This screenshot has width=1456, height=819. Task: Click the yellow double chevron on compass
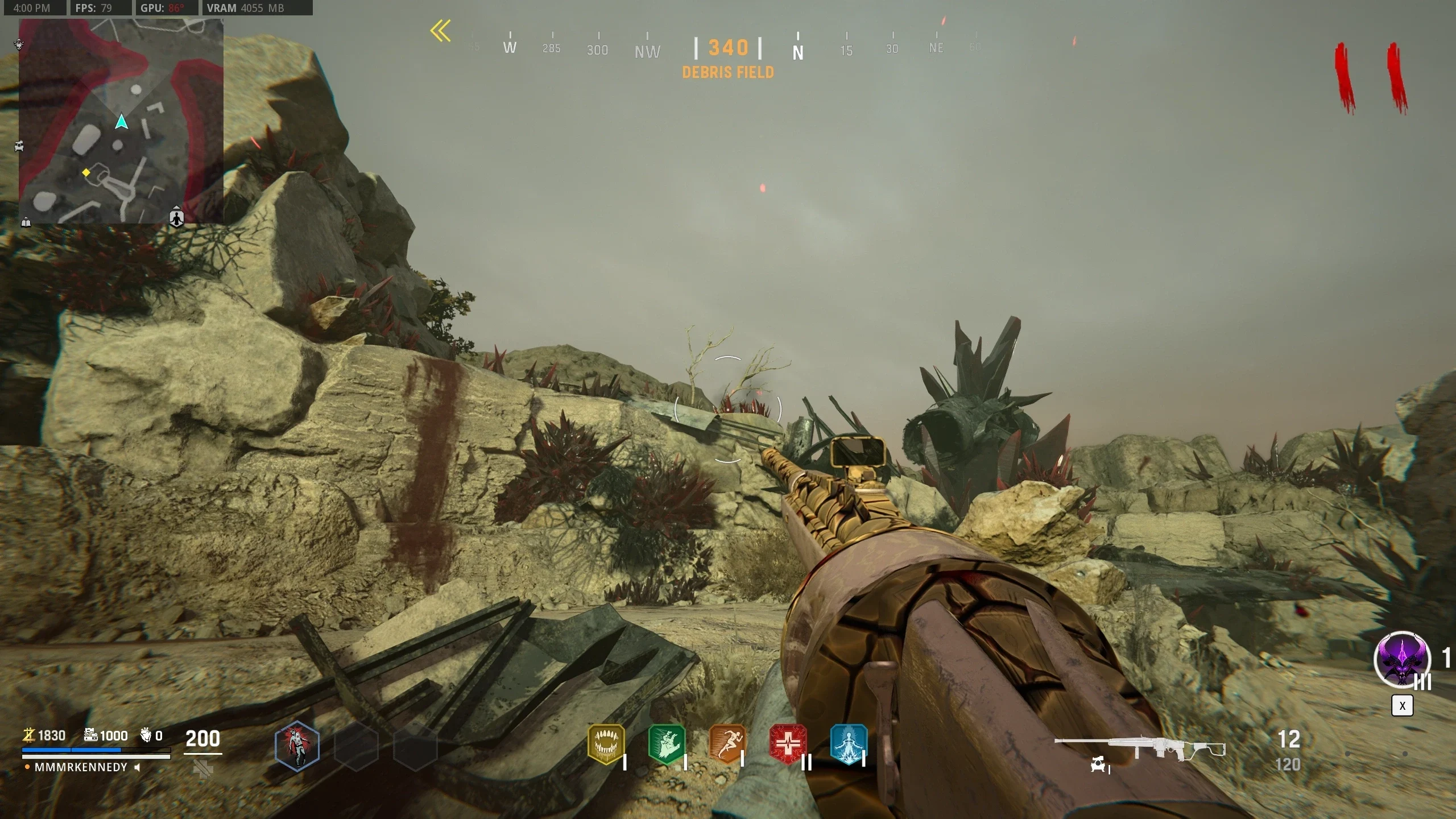point(441,31)
